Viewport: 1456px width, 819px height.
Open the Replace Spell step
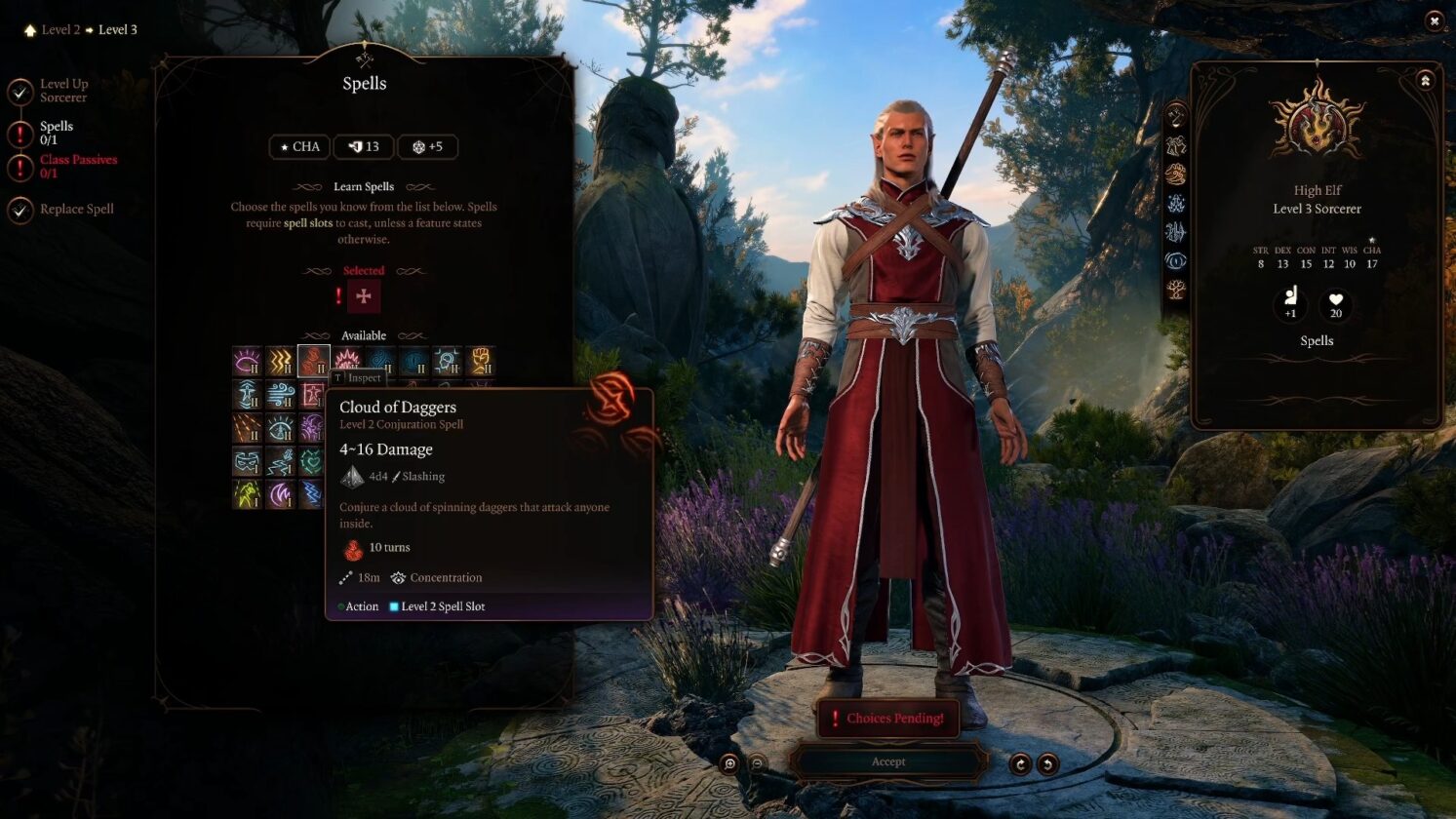click(x=76, y=209)
